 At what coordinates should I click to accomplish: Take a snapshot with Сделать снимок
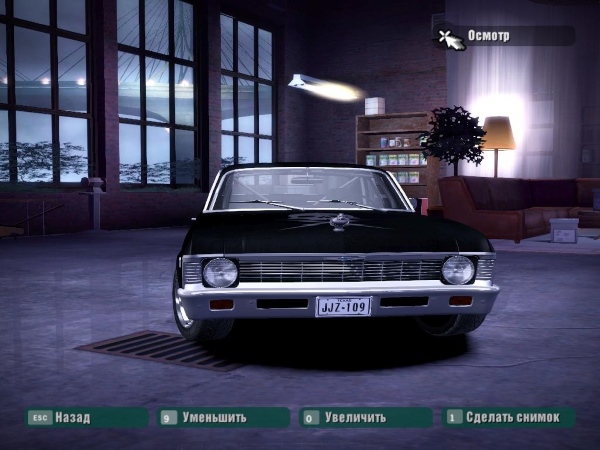click(508, 417)
